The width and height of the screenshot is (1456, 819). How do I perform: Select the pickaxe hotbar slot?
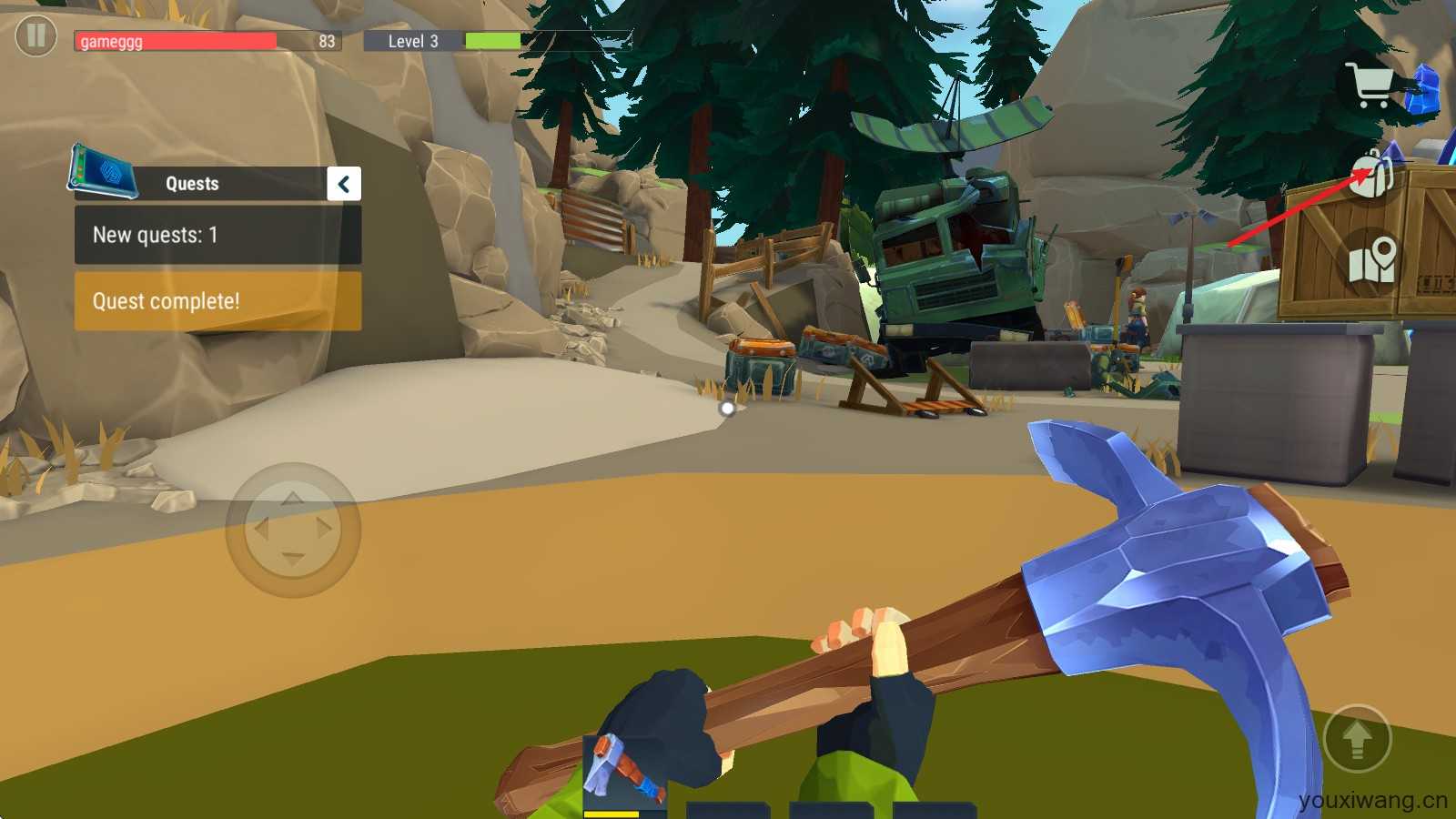tap(624, 773)
